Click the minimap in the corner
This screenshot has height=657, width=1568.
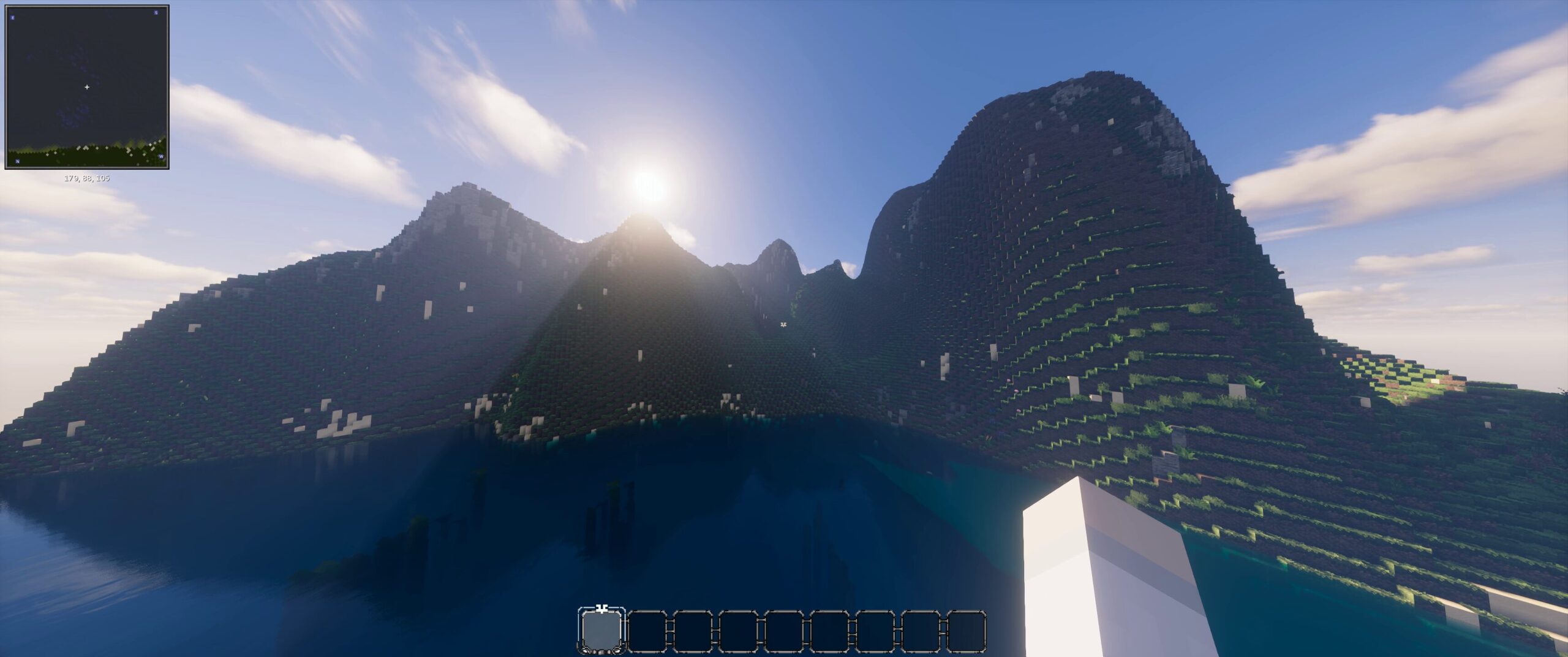(x=87, y=87)
